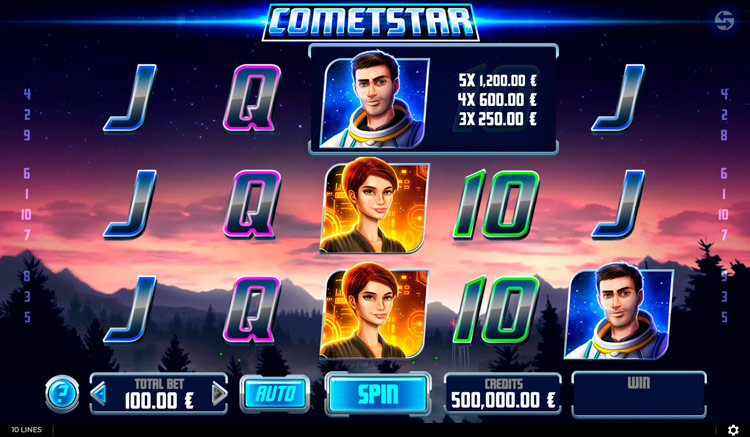The image size is (750, 437).
Task: Spin the reels with the SPIN button
Action: coord(378,394)
